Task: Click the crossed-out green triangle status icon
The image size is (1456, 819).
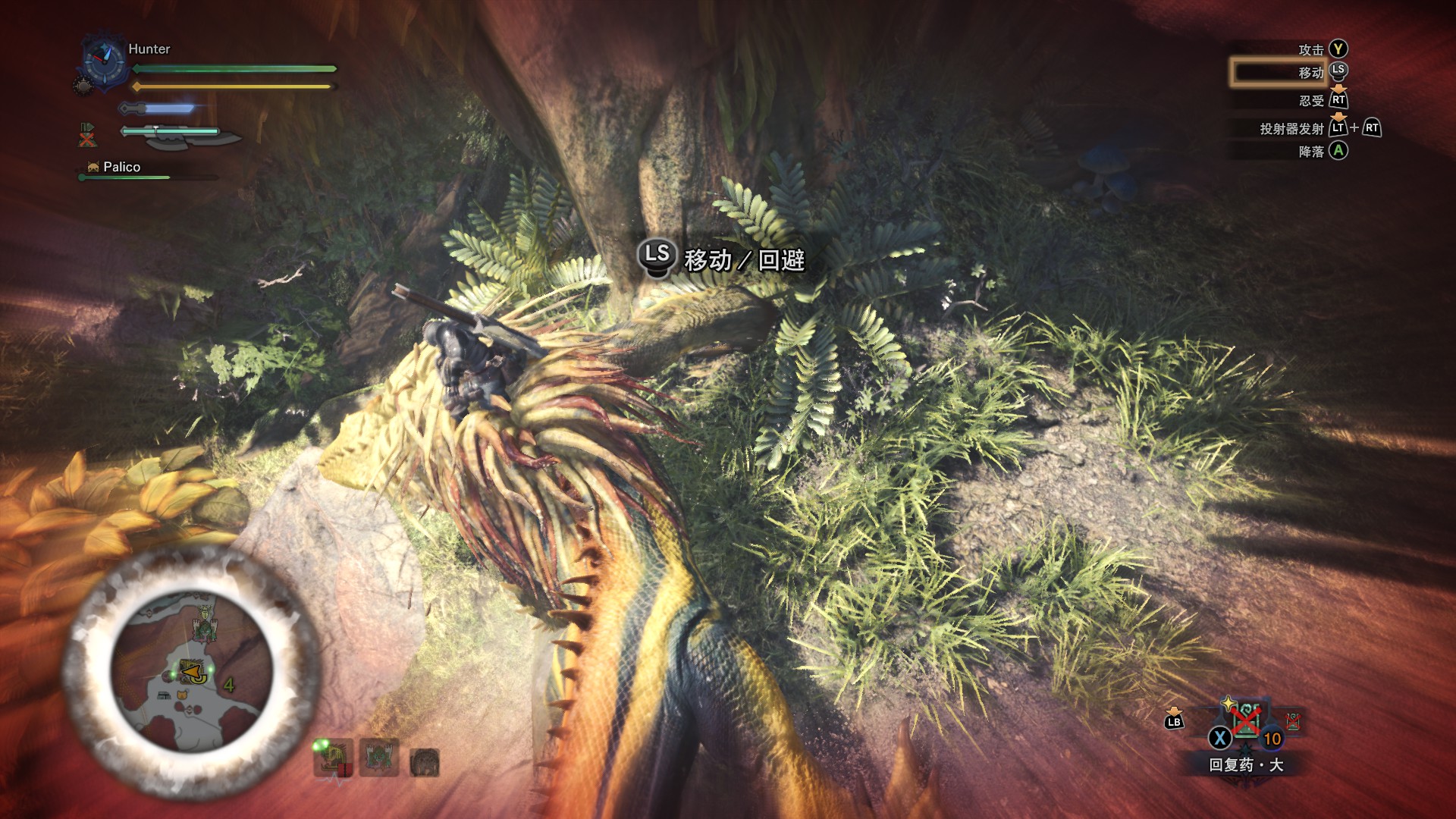Action: coord(87,135)
